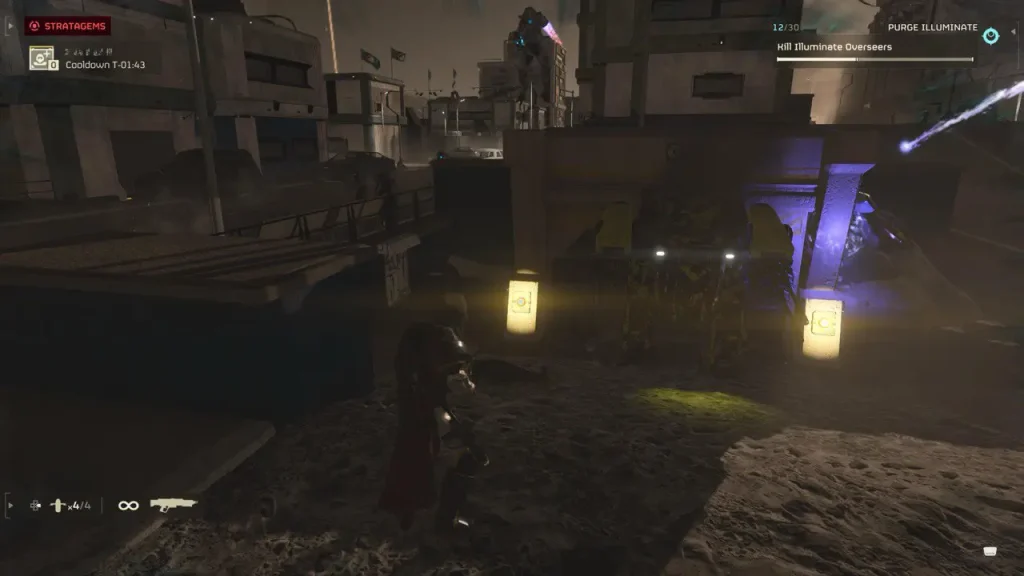Click the small cross-shaped loadout icon
This screenshot has height=576, width=1024.
[x=36, y=506]
